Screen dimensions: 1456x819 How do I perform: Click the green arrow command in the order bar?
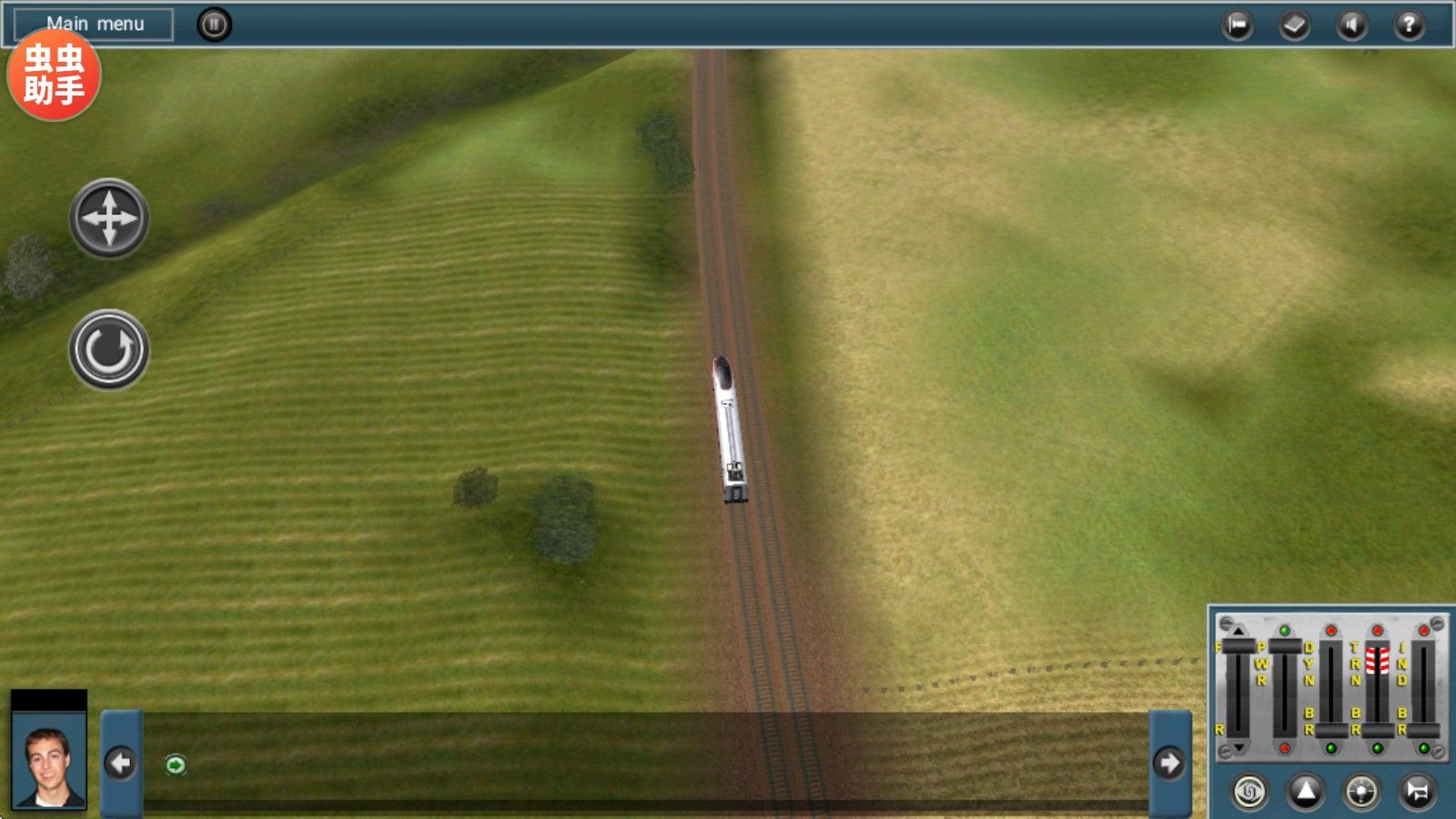pyautogui.click(x=176, y=765)
